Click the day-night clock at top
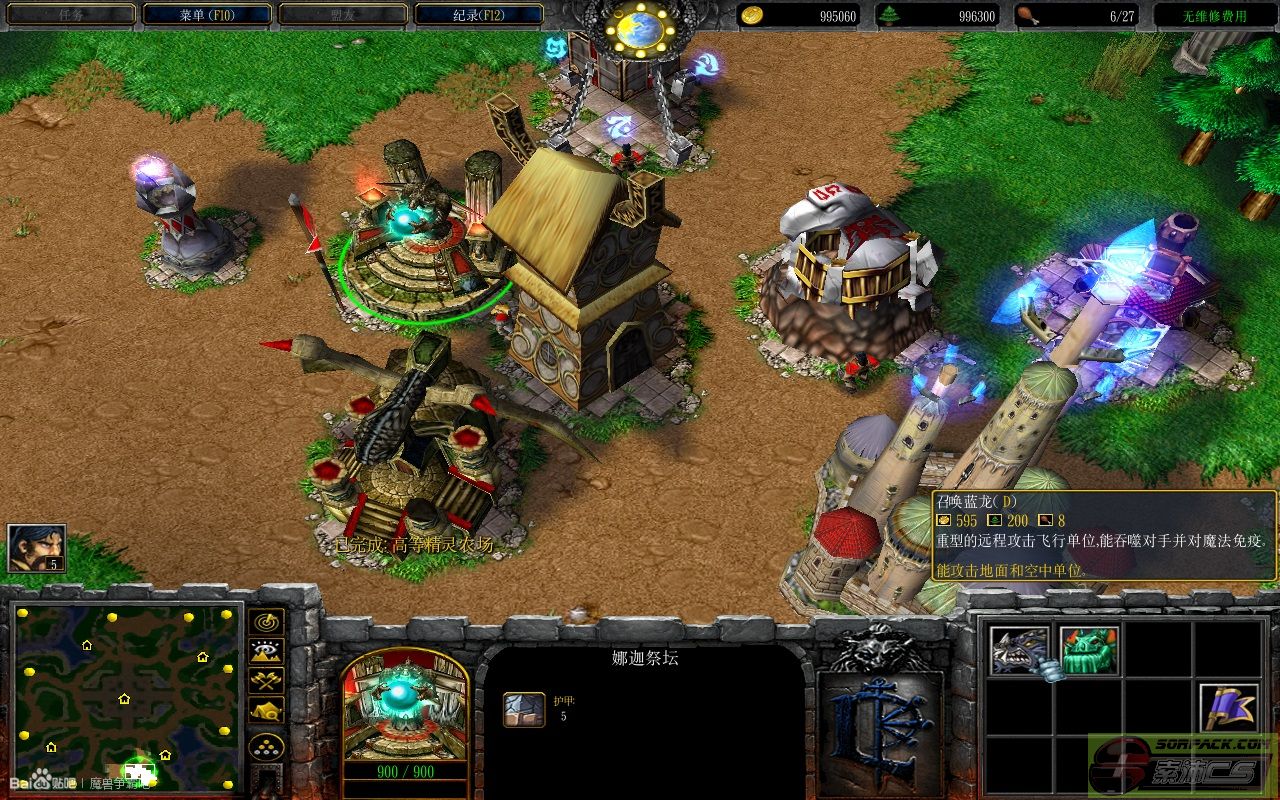Viewport: 1280px width, 800px height. click(x=640, y=30)
